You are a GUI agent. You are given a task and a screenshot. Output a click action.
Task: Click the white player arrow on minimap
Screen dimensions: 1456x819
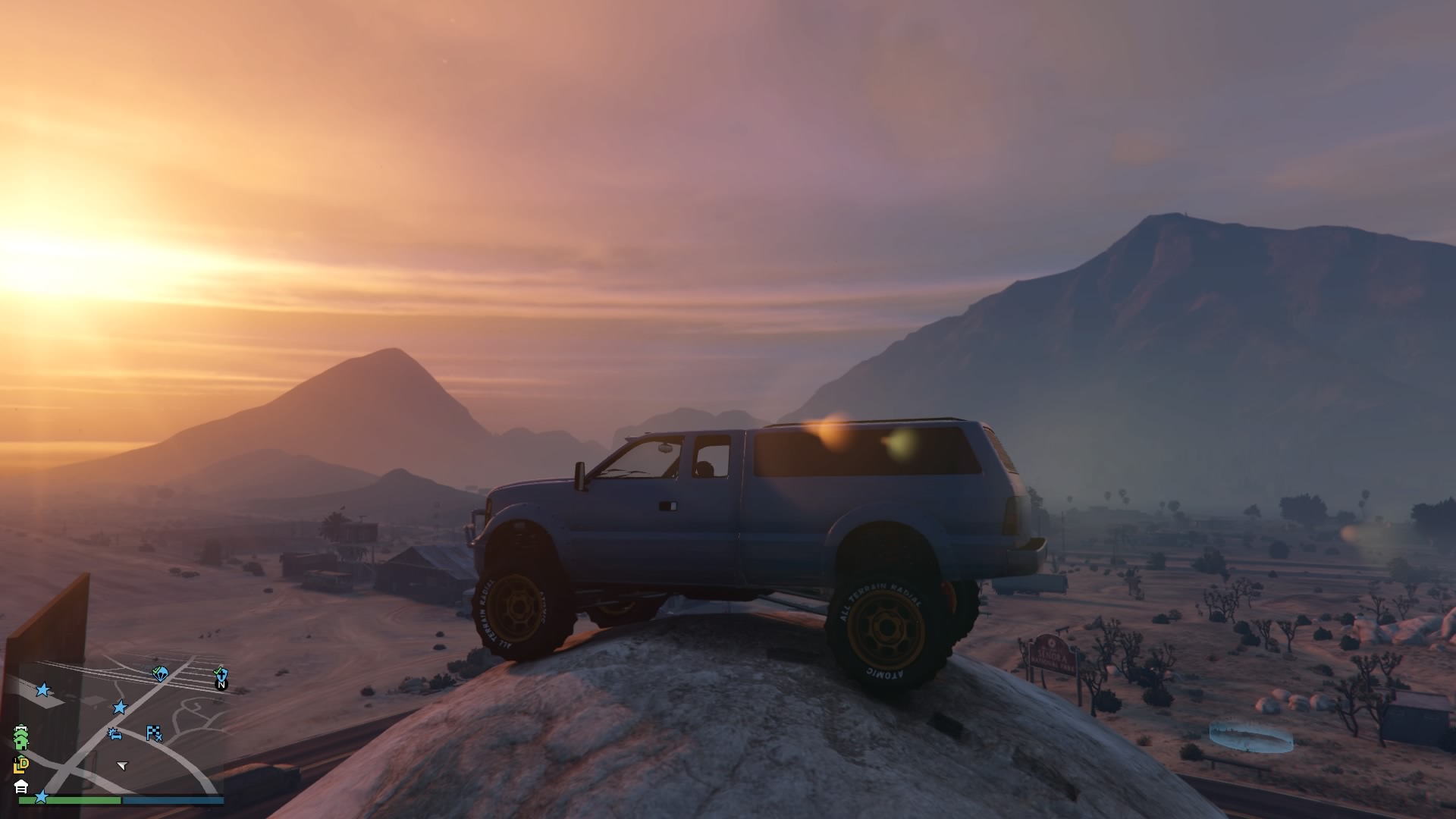pyautogui.click(x=122, y=765)
